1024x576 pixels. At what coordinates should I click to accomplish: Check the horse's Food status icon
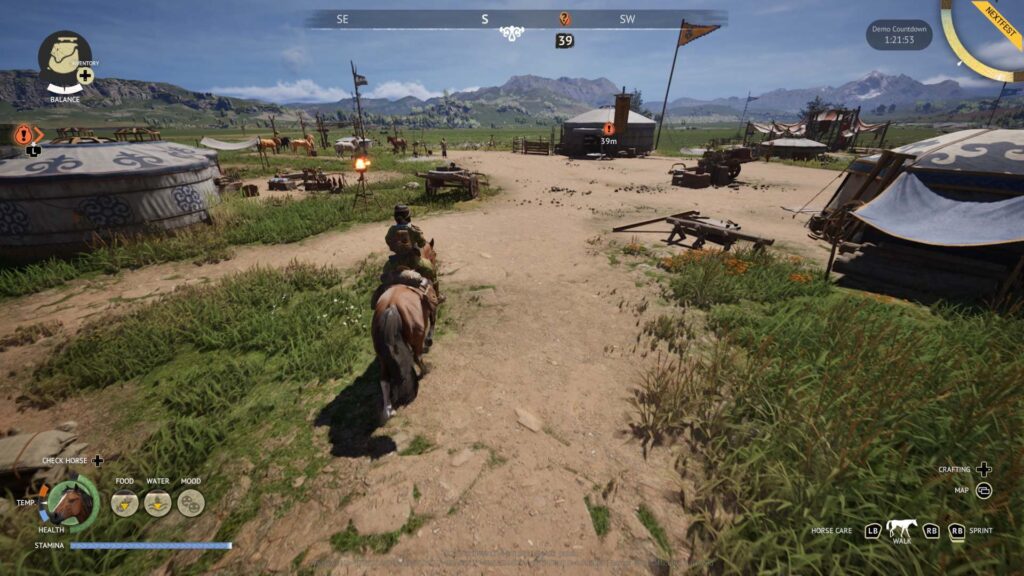tap(125, 502)
